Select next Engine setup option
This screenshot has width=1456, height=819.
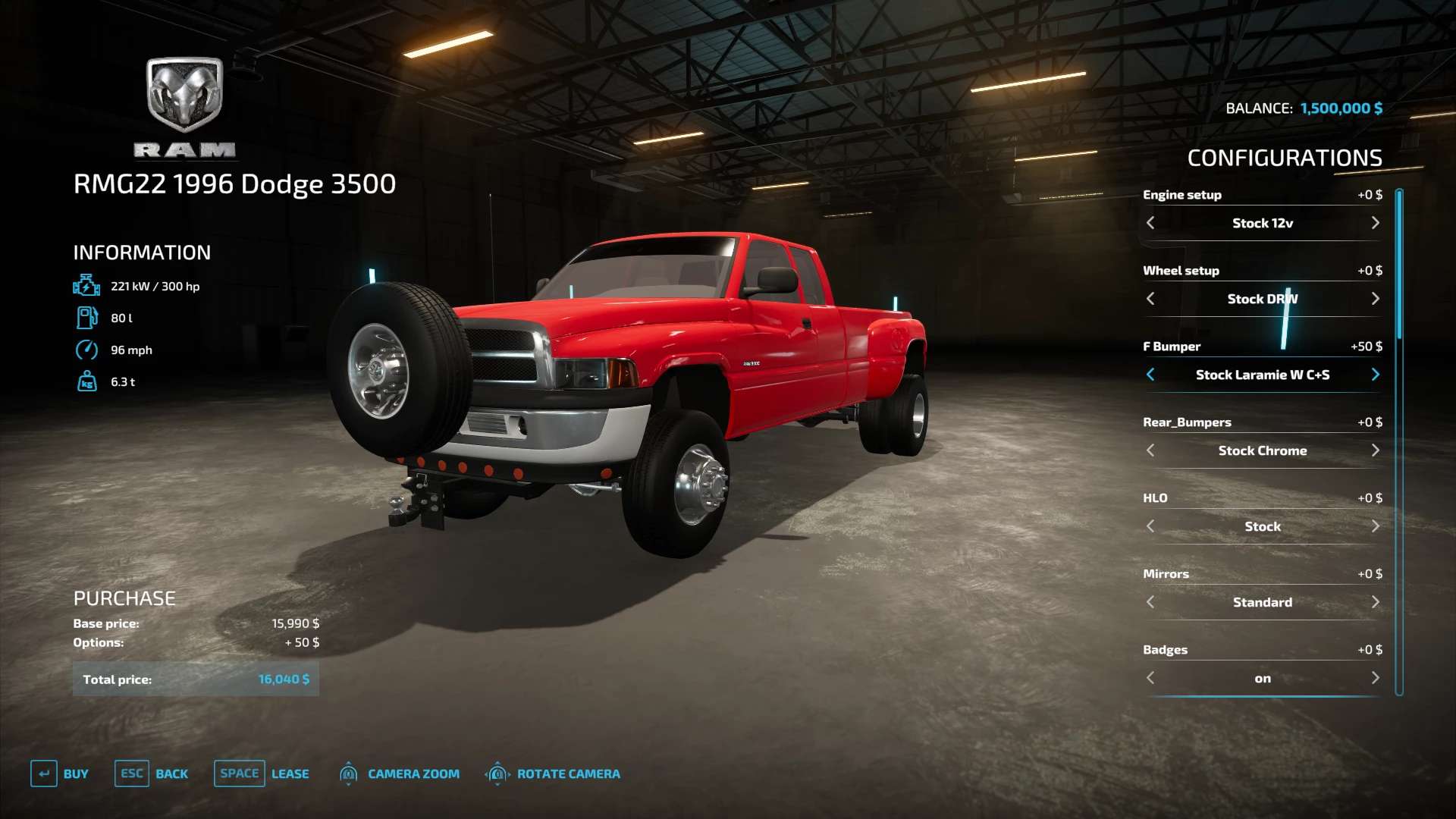[x=1375, y=223]
